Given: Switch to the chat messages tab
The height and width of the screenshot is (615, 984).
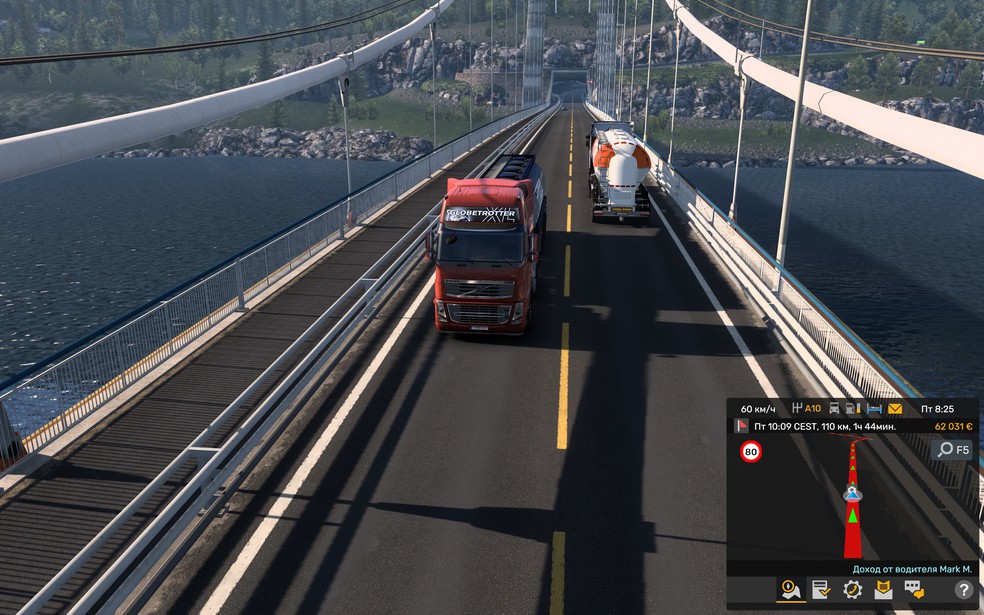Looking at the screenshot, I should [914, 589].
